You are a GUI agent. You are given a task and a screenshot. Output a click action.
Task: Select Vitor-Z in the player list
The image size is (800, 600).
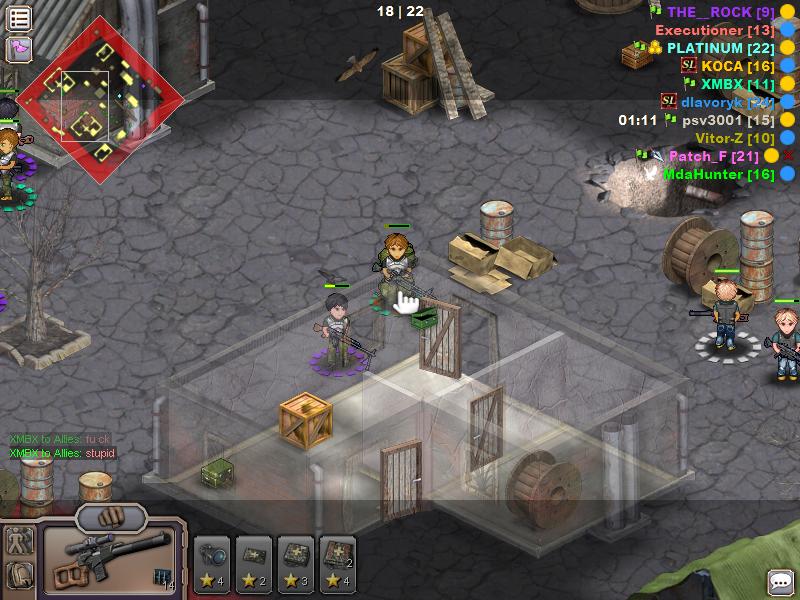[735, 138]
